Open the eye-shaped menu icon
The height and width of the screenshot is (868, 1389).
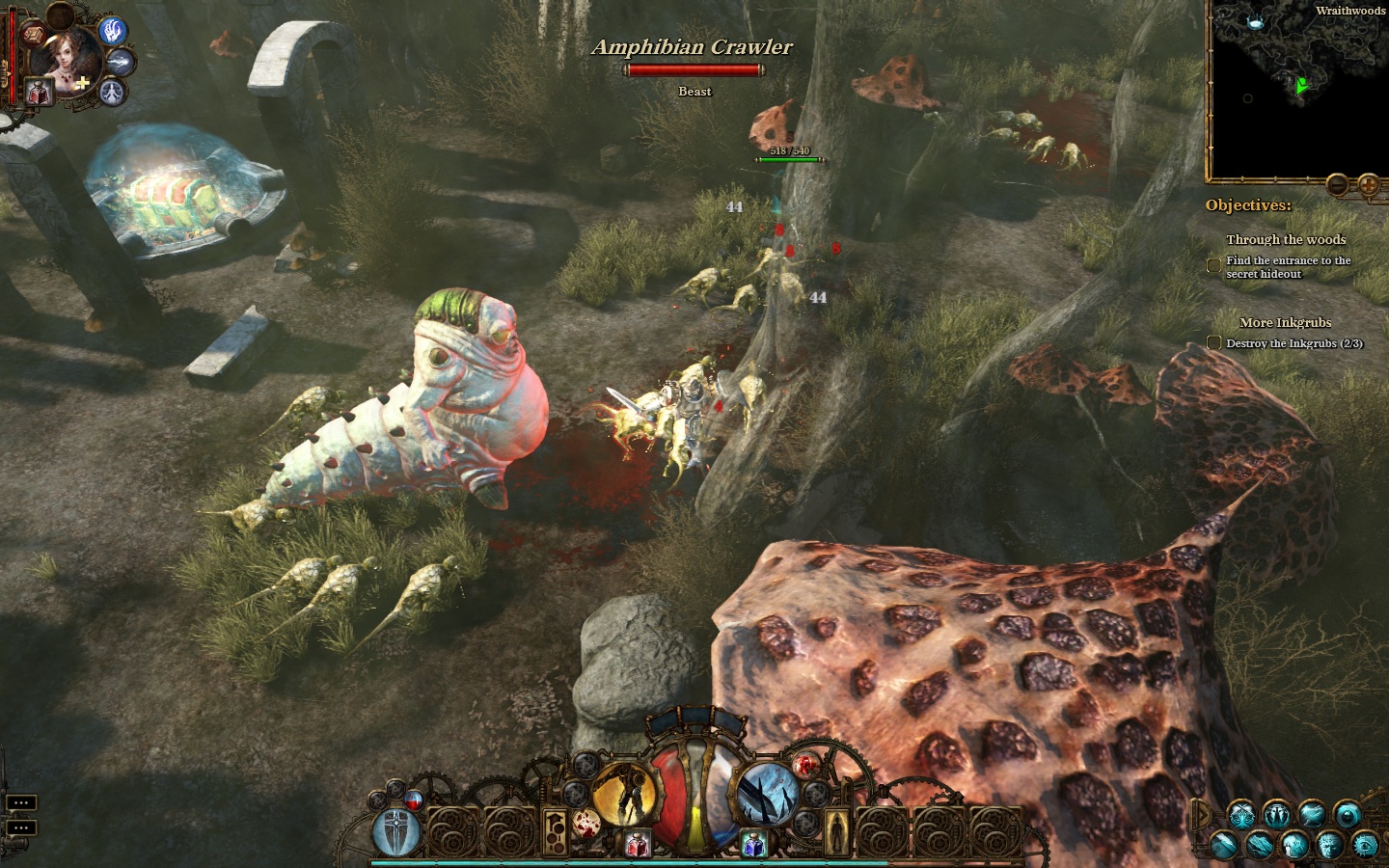pos(1364,845)
